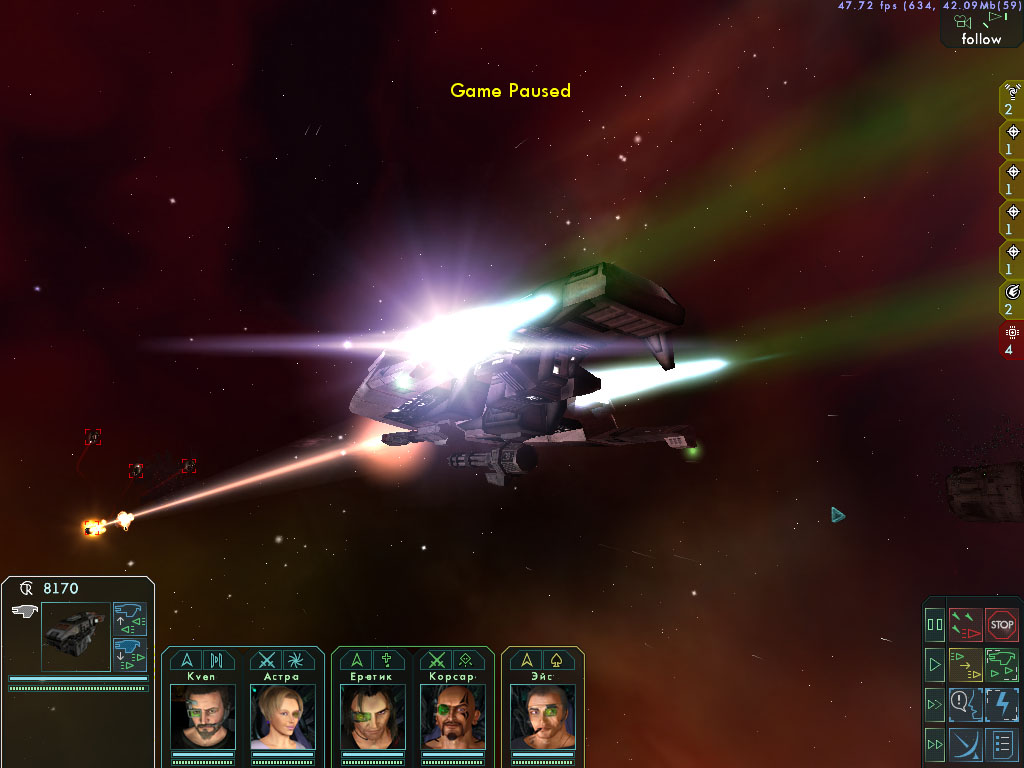Click the mothership thumbnail in the ship panel

click(76, 636)
